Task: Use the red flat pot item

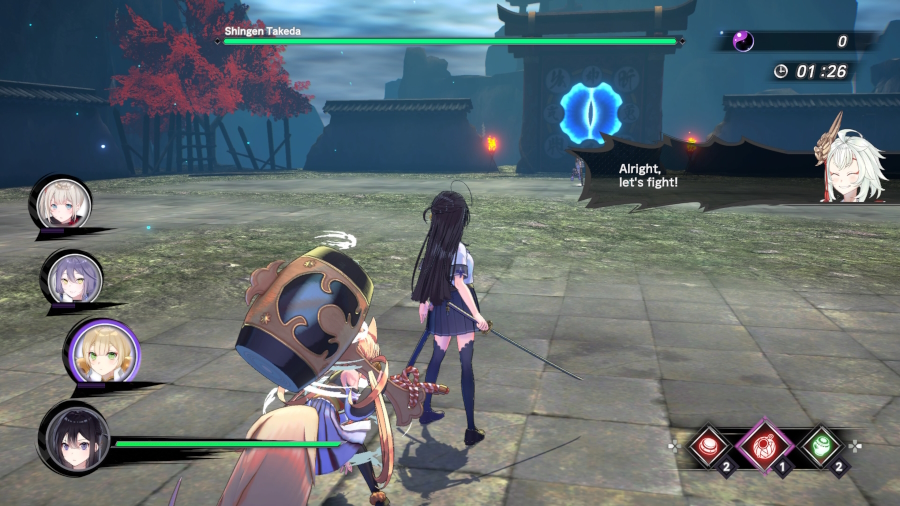Action: click(x=712, y=445)
